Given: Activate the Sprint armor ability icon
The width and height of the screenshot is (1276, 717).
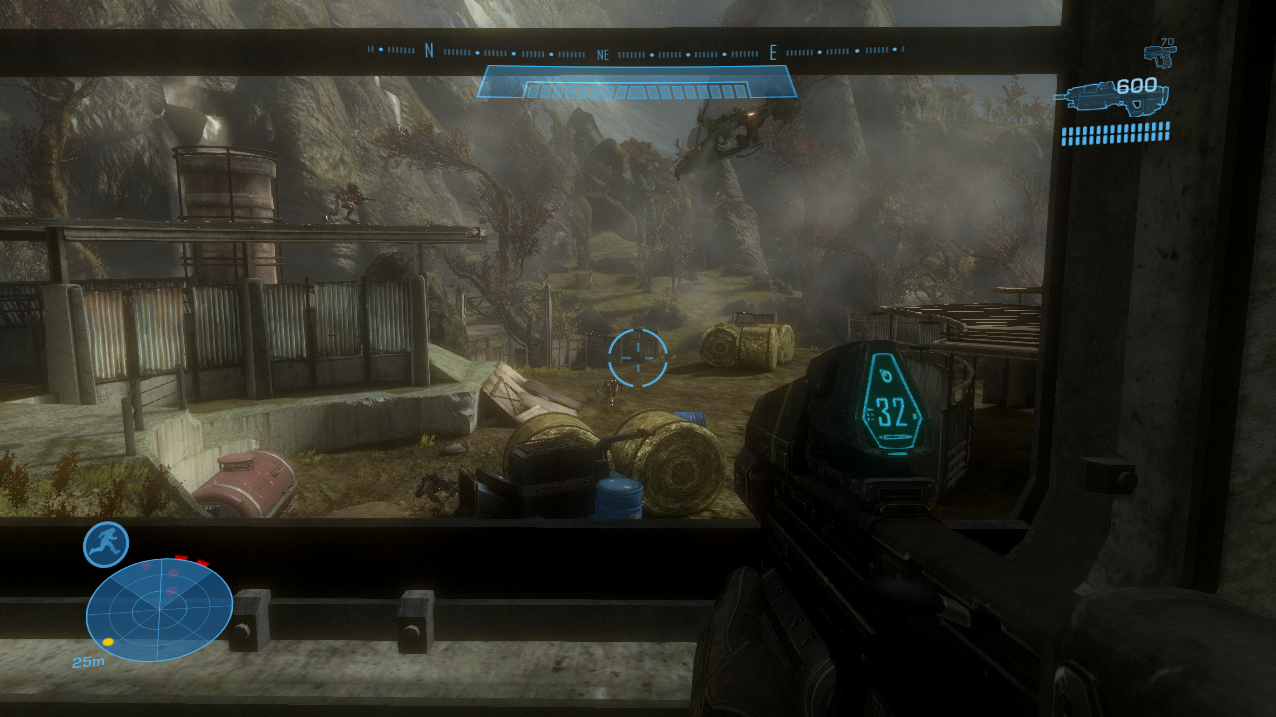Looking at the screenshot, I should 106,544.
